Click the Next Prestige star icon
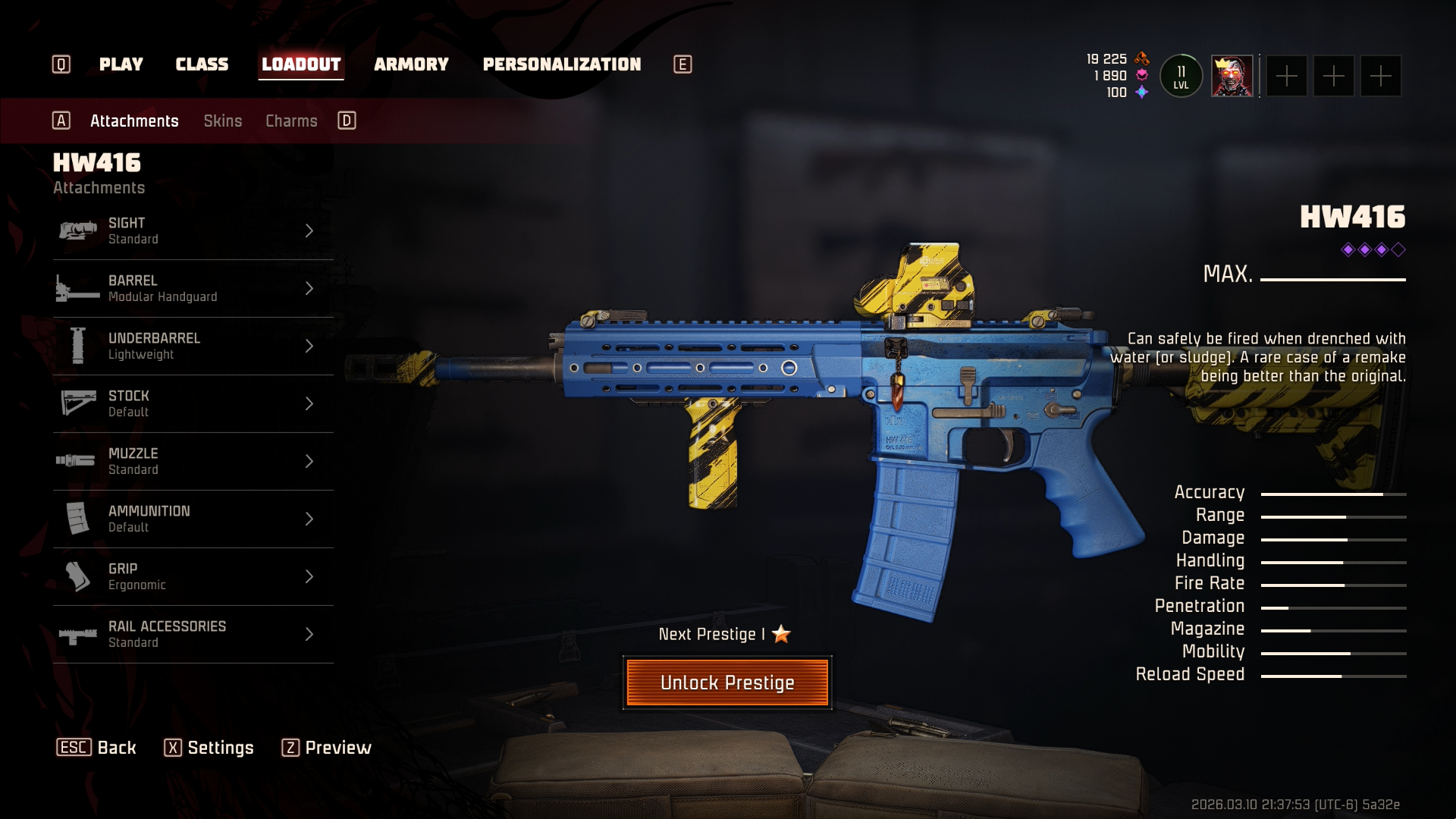Image resolution: width=1456 pixels, height=819 pixels. pos(782,635)
